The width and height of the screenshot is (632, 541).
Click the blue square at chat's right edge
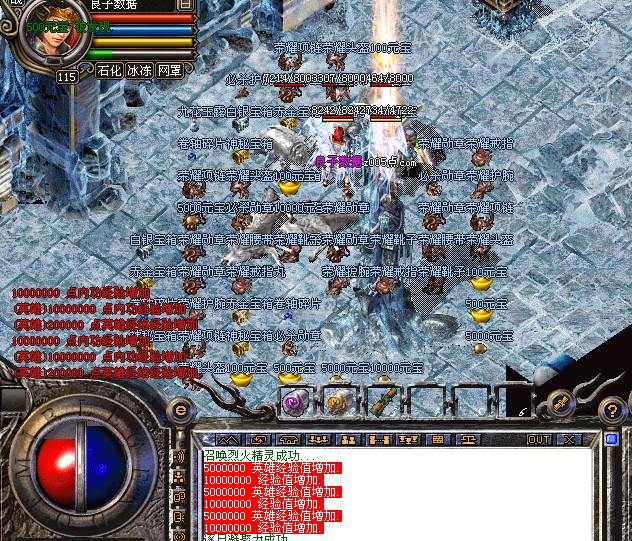[612, 439]
